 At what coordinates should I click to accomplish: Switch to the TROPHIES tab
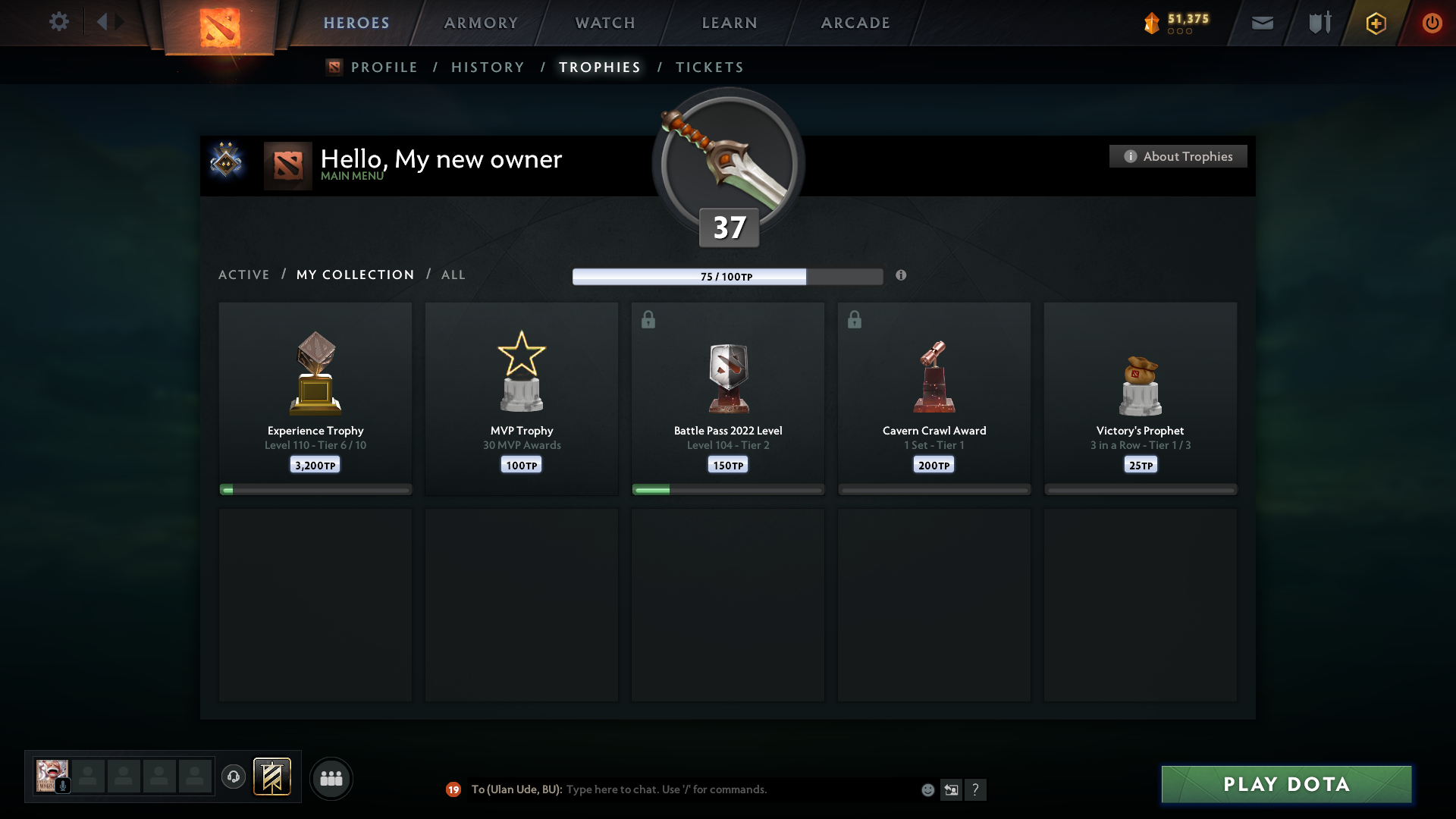pos(599,67)
